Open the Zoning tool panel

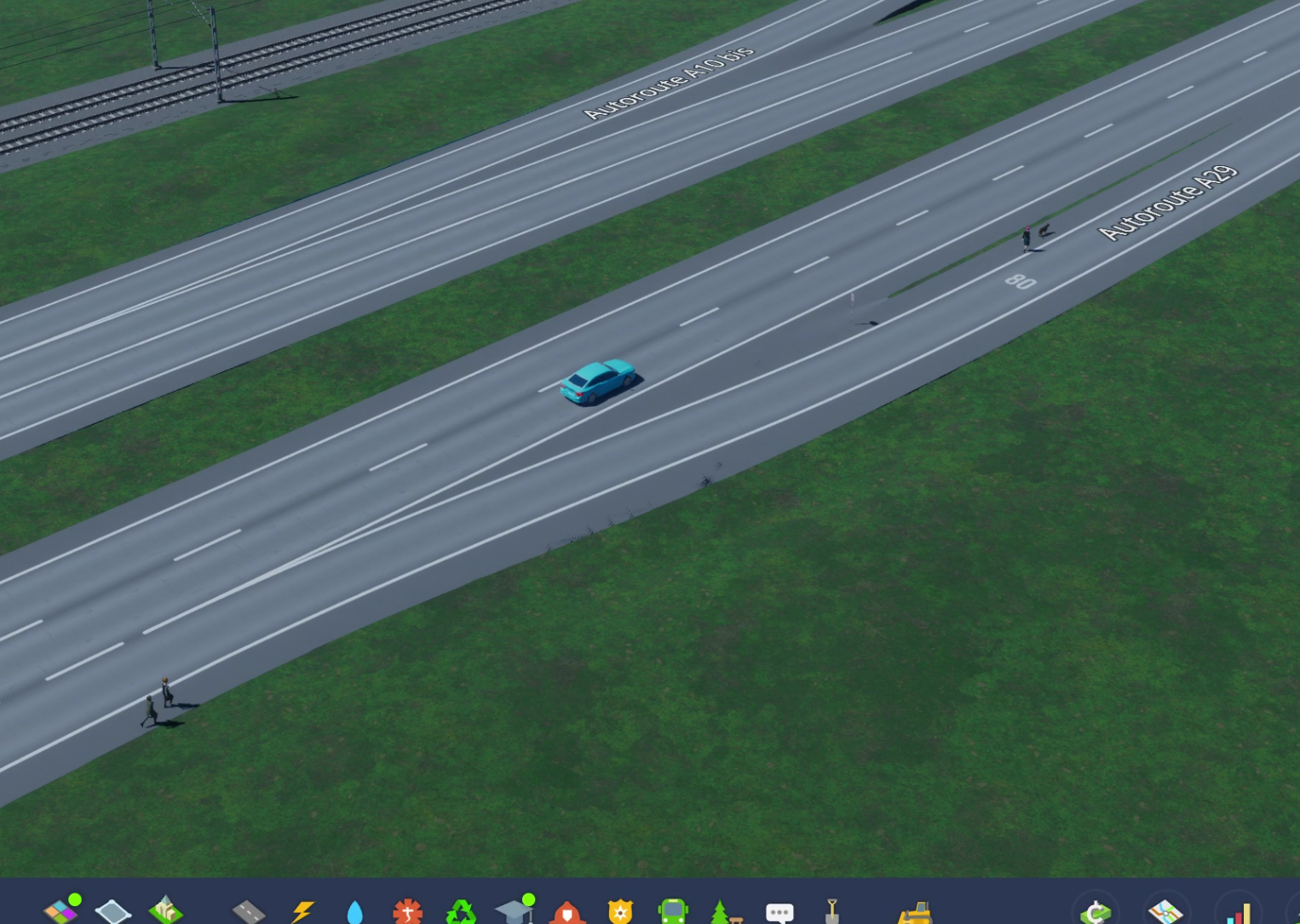pyautogui.click(x=63, y=911)
